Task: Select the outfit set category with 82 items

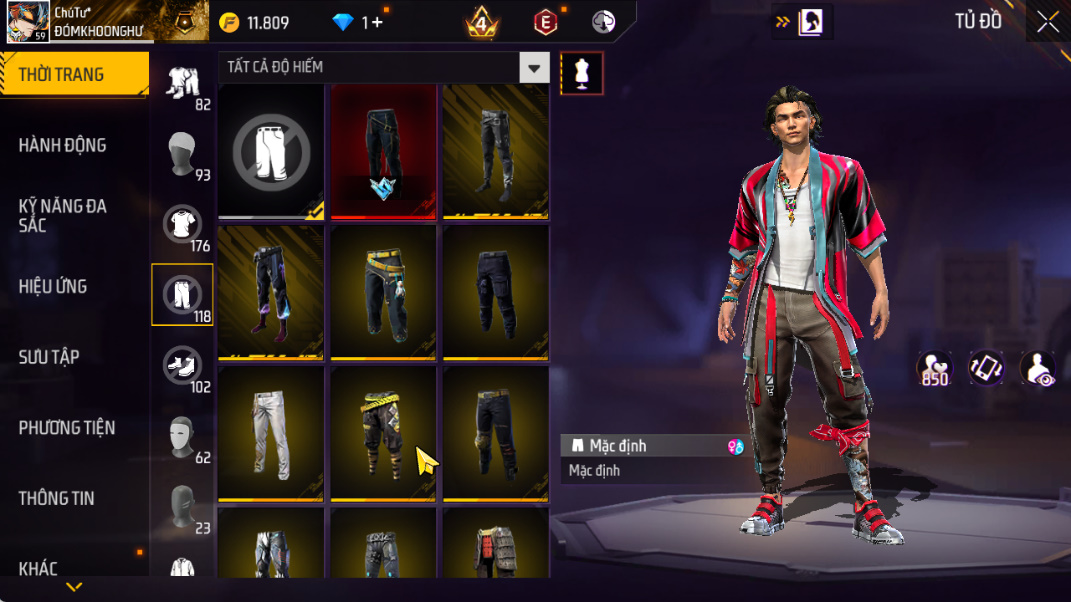Action: pos(182,83)
